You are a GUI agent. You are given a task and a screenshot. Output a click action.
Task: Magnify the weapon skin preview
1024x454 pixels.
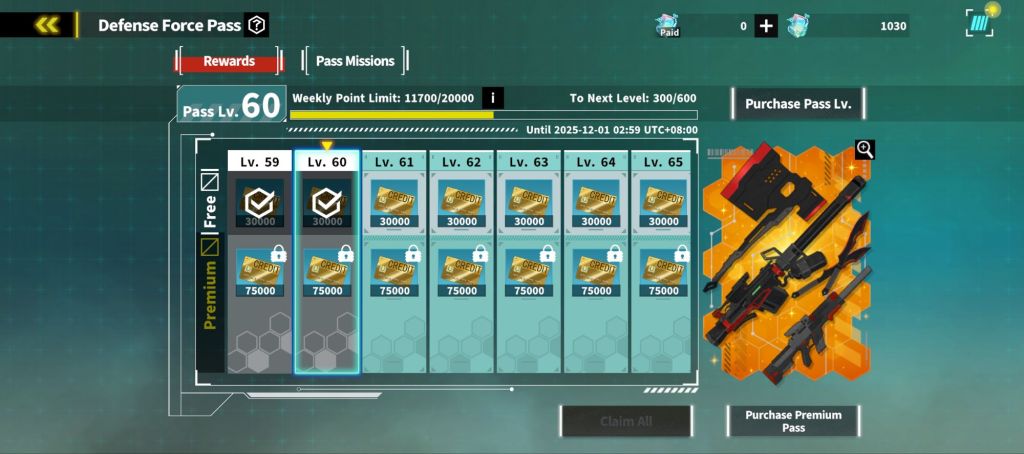point(865,150)
